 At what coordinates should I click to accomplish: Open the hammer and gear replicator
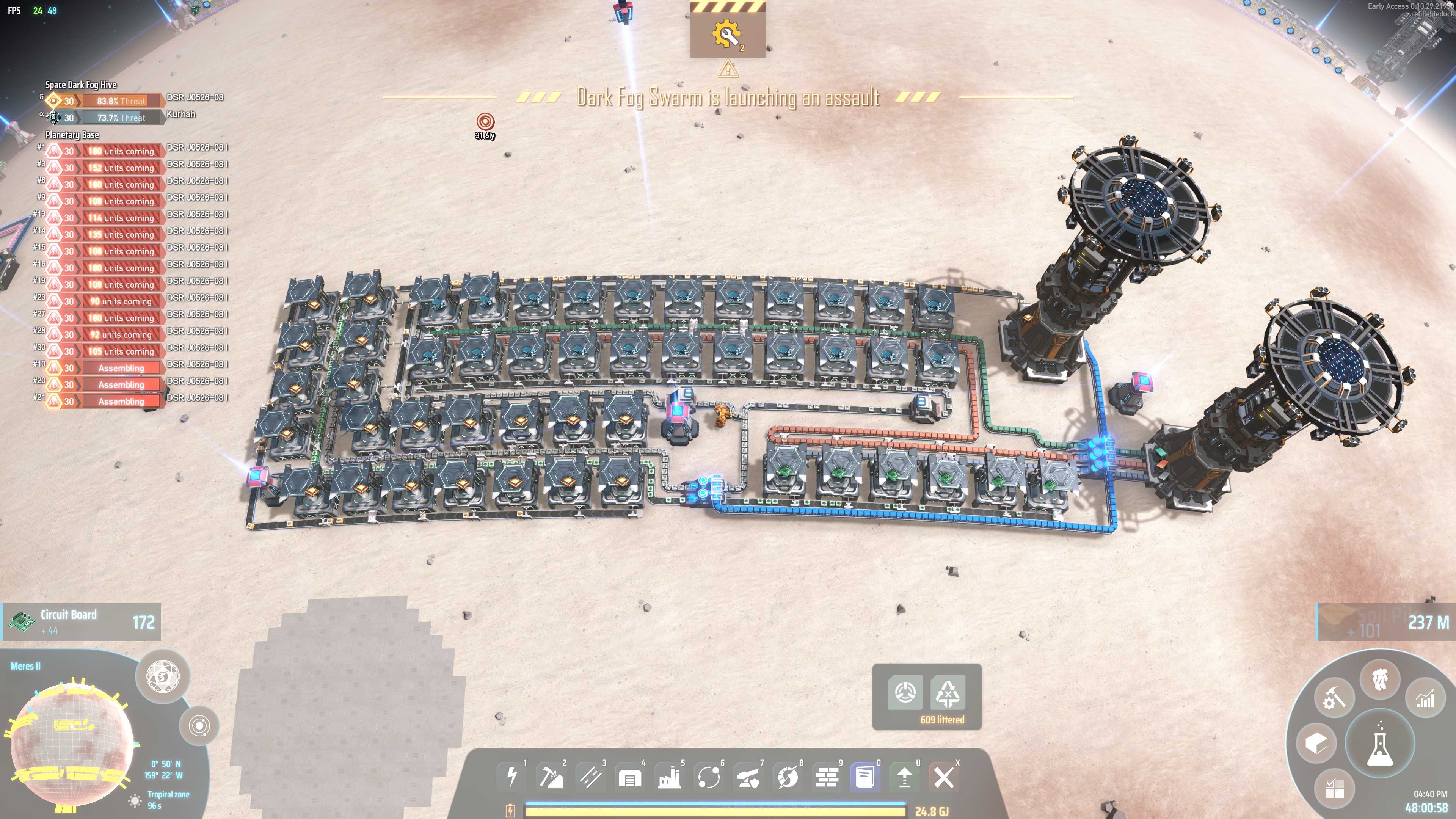pyautogui.click(x=1334, y=698)
